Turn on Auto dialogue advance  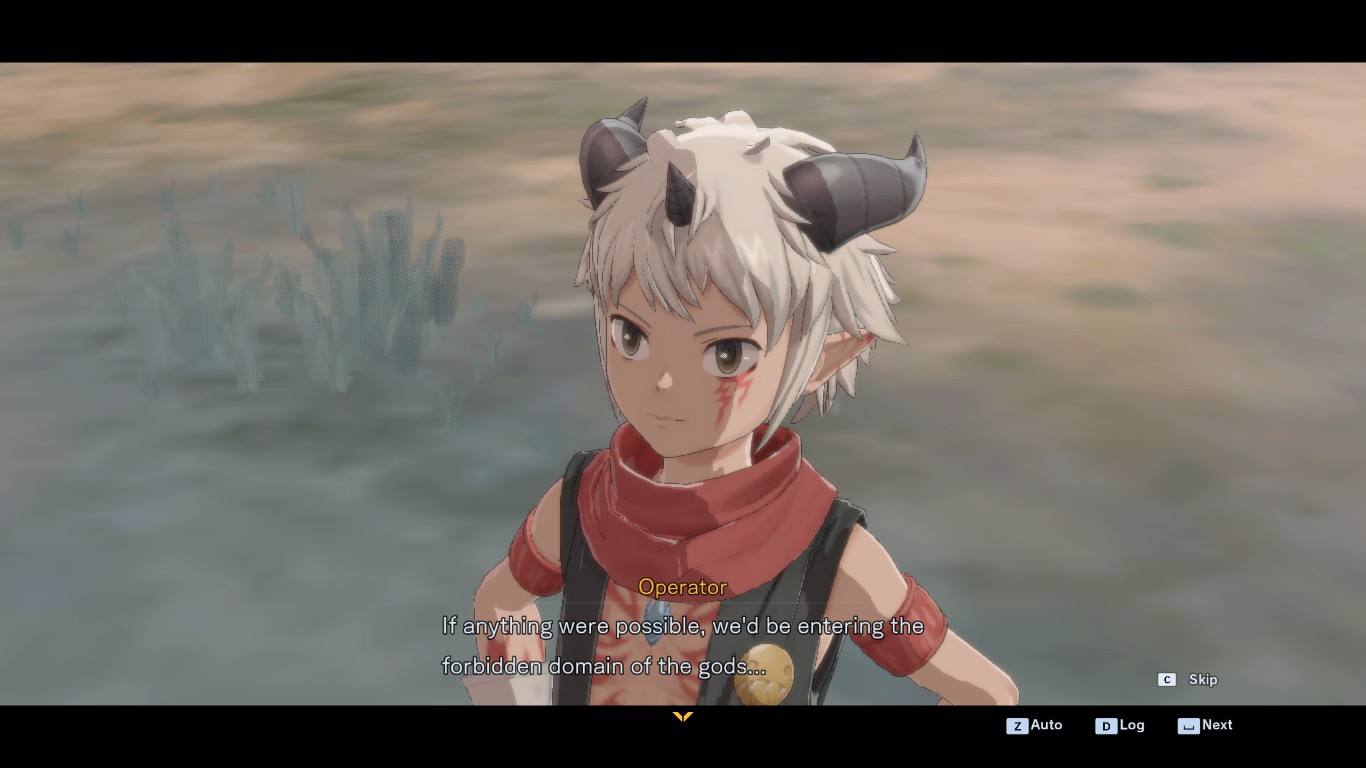[x=1035, y=725]
